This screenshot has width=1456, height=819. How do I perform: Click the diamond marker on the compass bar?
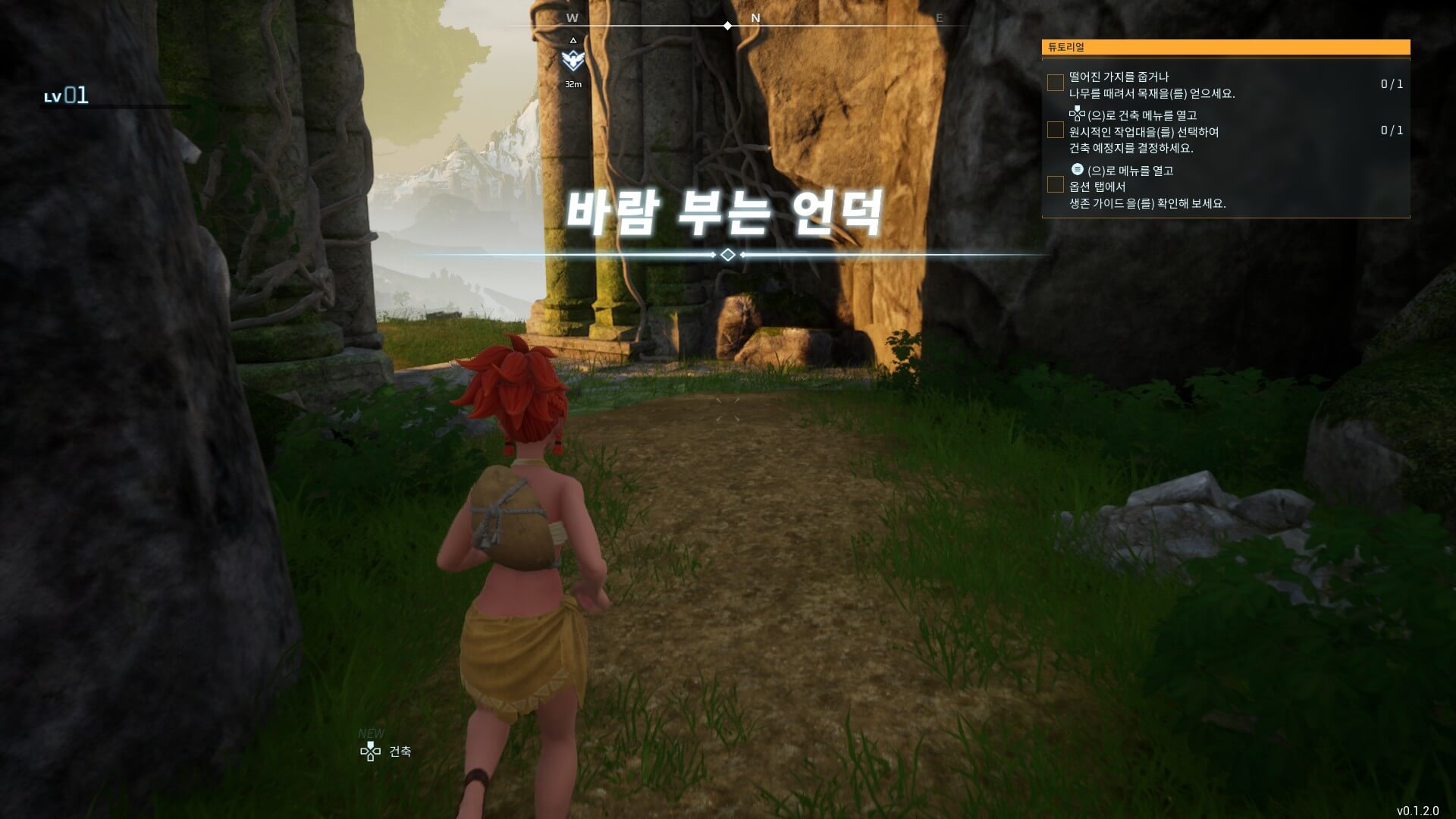(x=729, y=25)
